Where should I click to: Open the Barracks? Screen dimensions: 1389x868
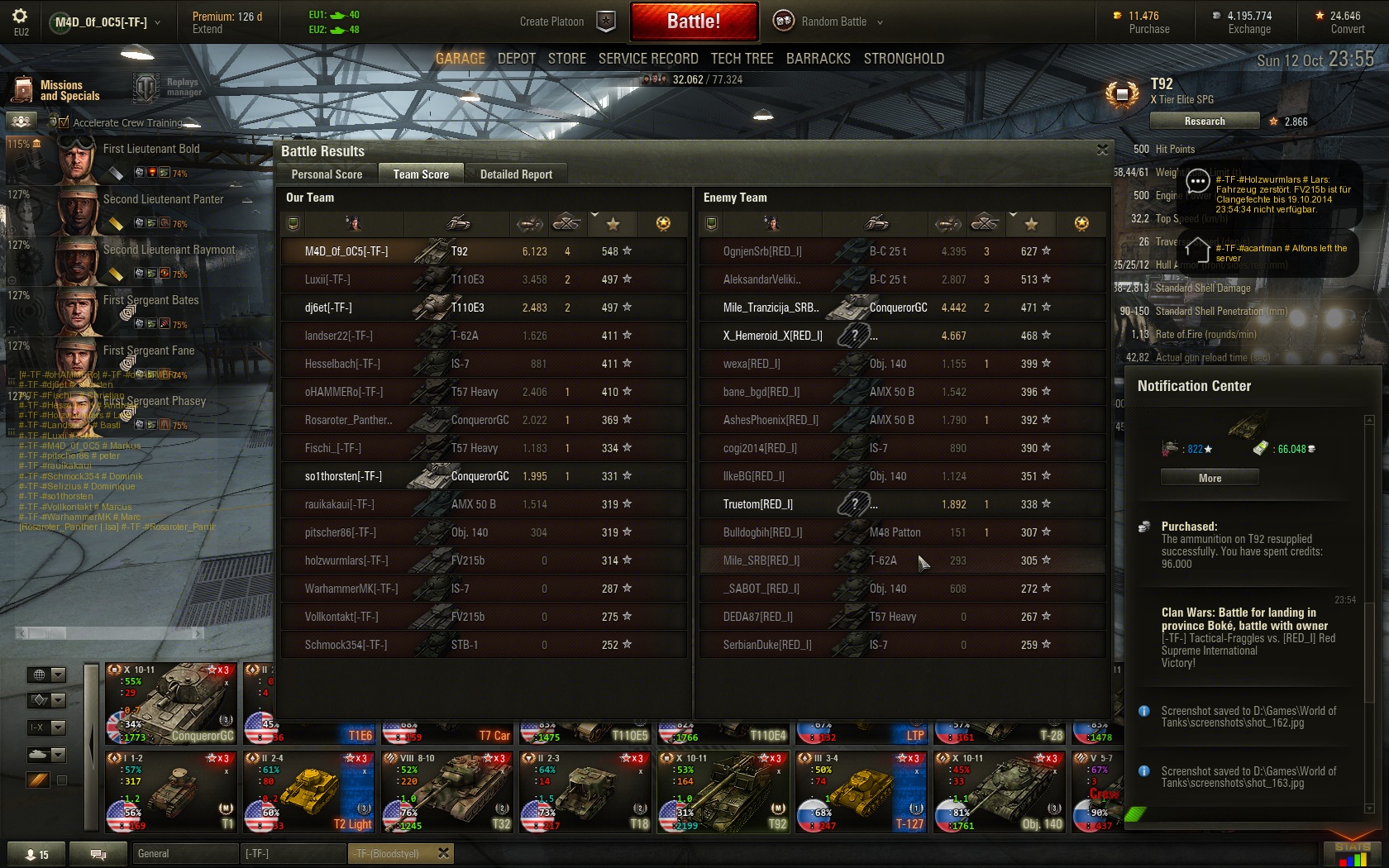(x=818, y=59)
